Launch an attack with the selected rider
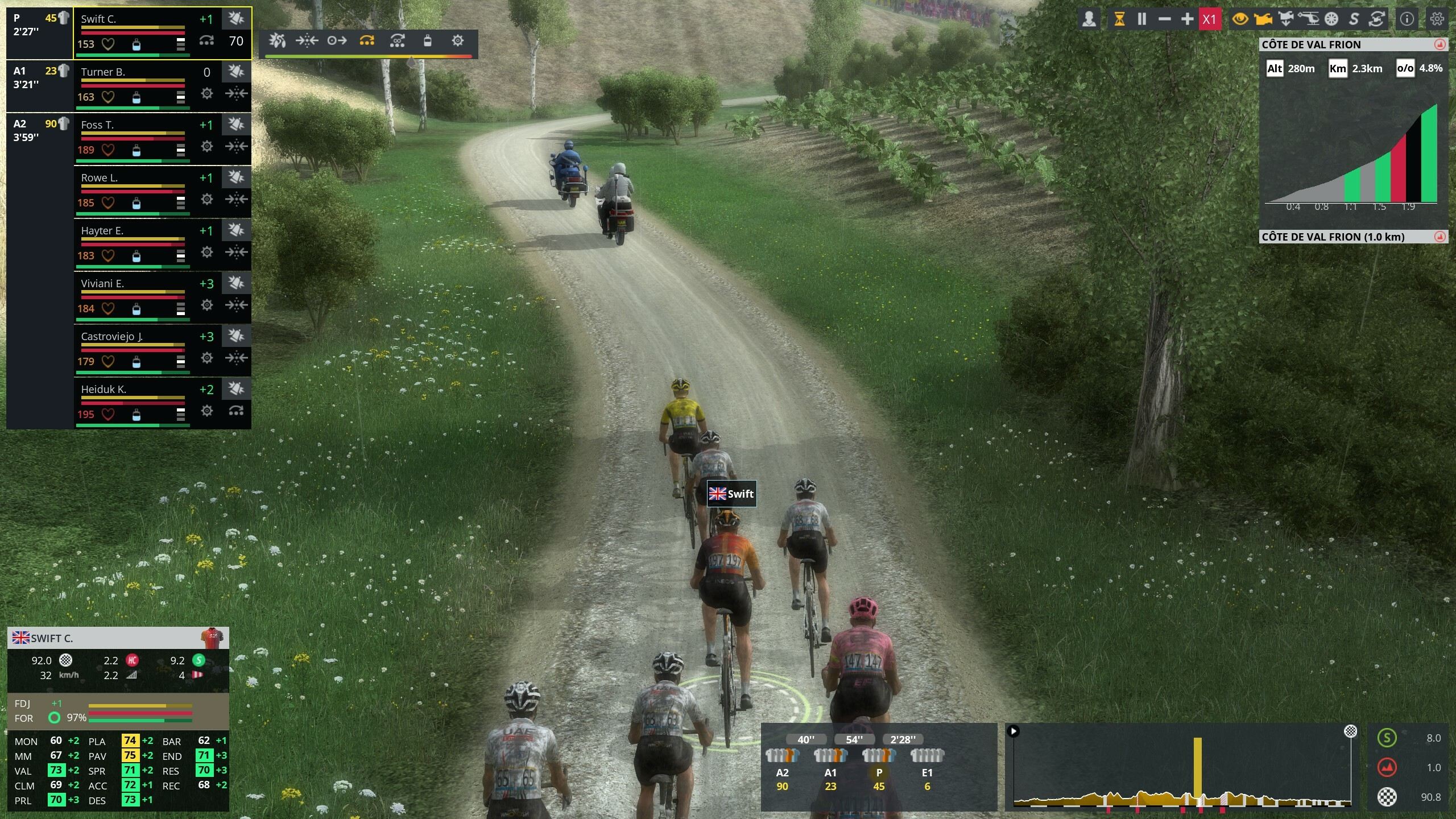The height and width of the screenshot is (819, 1456). (x=277, y=41)
